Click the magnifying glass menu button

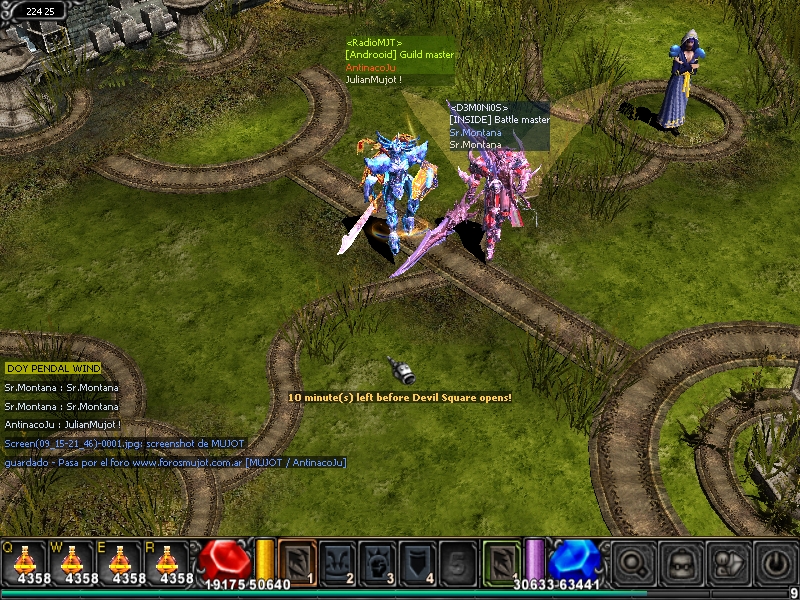(x=633, y=562)
